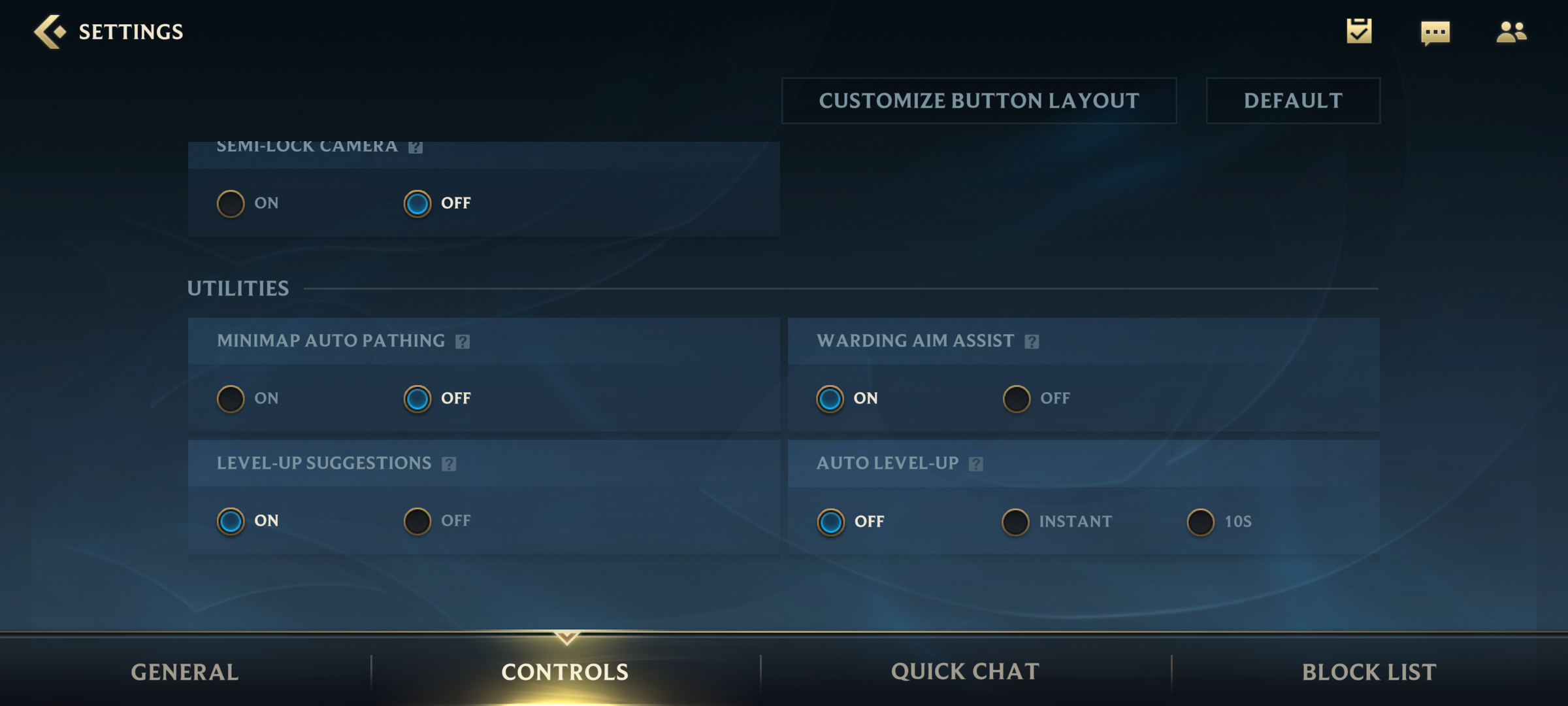Image resolution: width=1568 pixels, height=706 pixels.
Task: Click the Default button
Action: tap(1292, 101)
